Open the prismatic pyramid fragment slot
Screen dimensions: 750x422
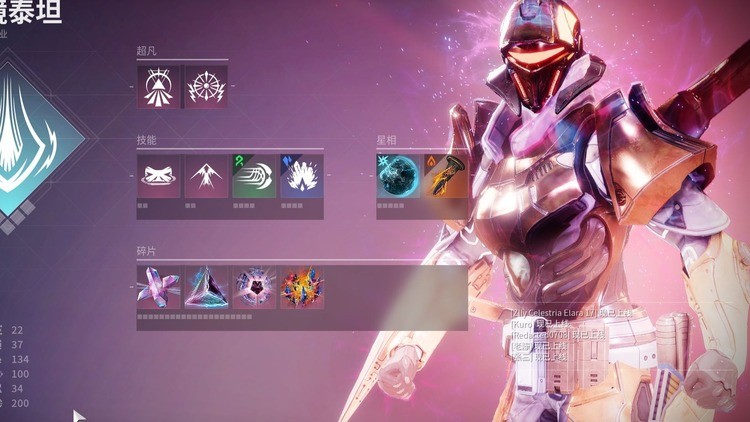pyautogui.click(x=206, y=287)
